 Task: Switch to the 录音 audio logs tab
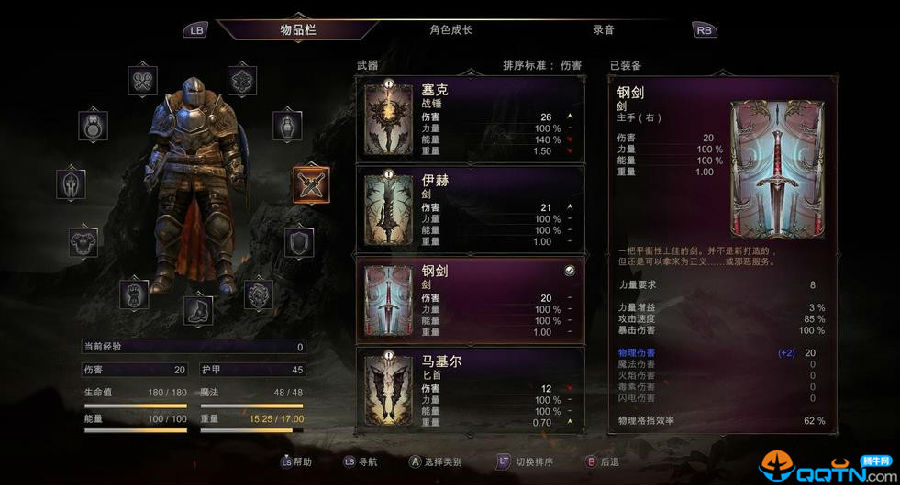(x=603, y=30)
